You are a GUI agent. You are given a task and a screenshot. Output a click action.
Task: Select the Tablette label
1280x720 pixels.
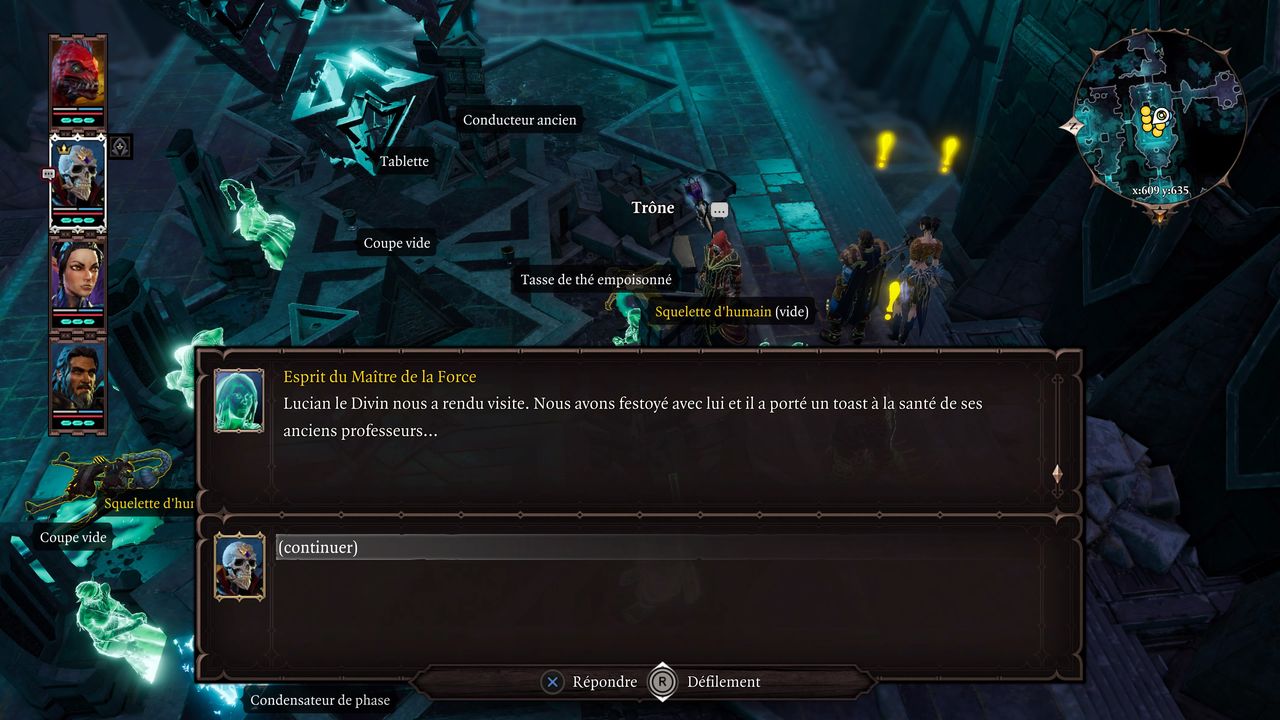coord(404,161)
